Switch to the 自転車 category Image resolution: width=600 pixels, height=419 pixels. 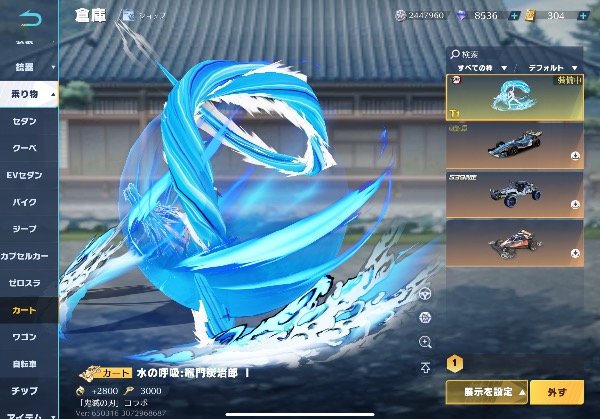[x=27, y=364]
